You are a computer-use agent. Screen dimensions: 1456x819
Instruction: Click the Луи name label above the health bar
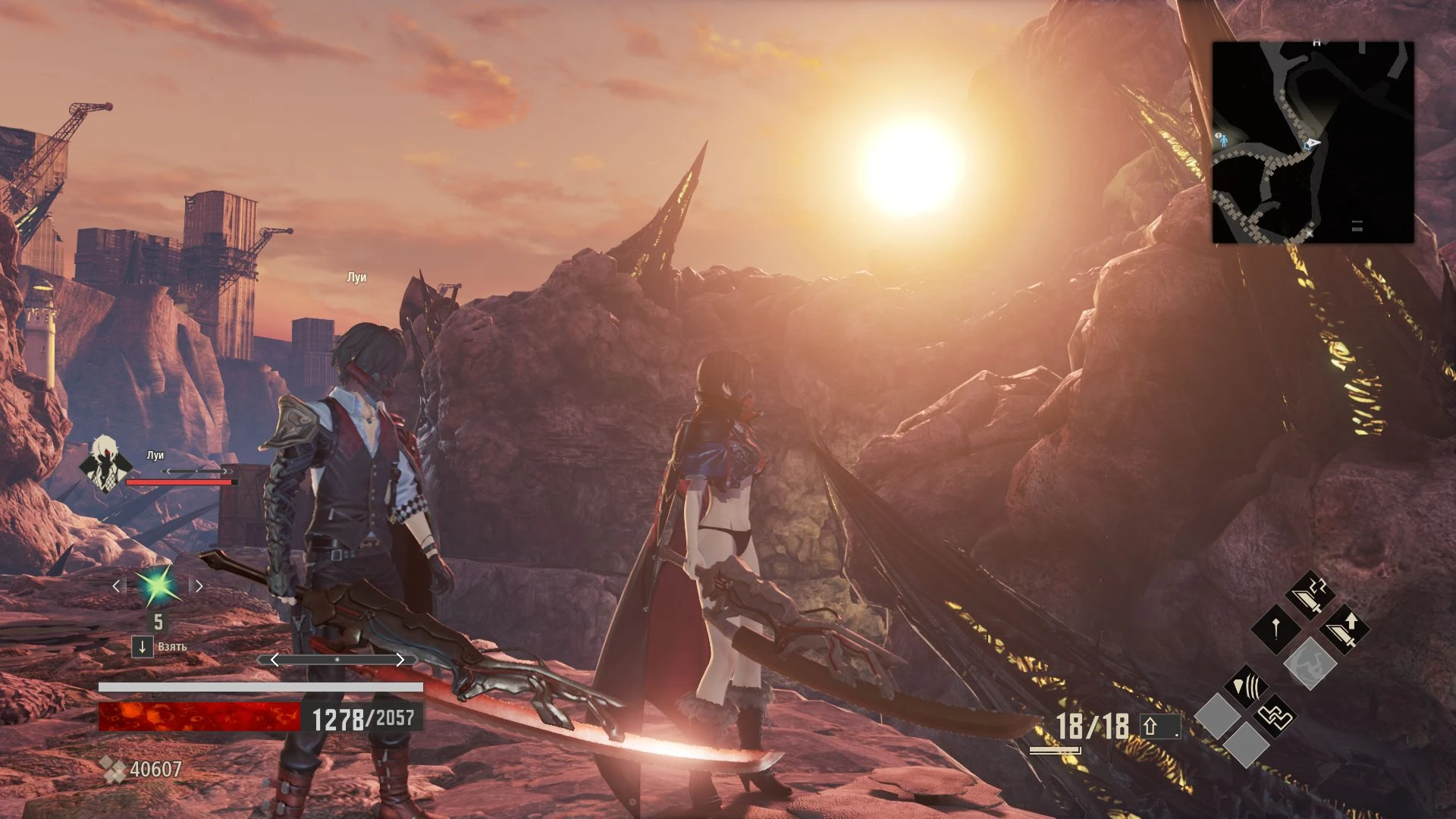pos(155,455)
